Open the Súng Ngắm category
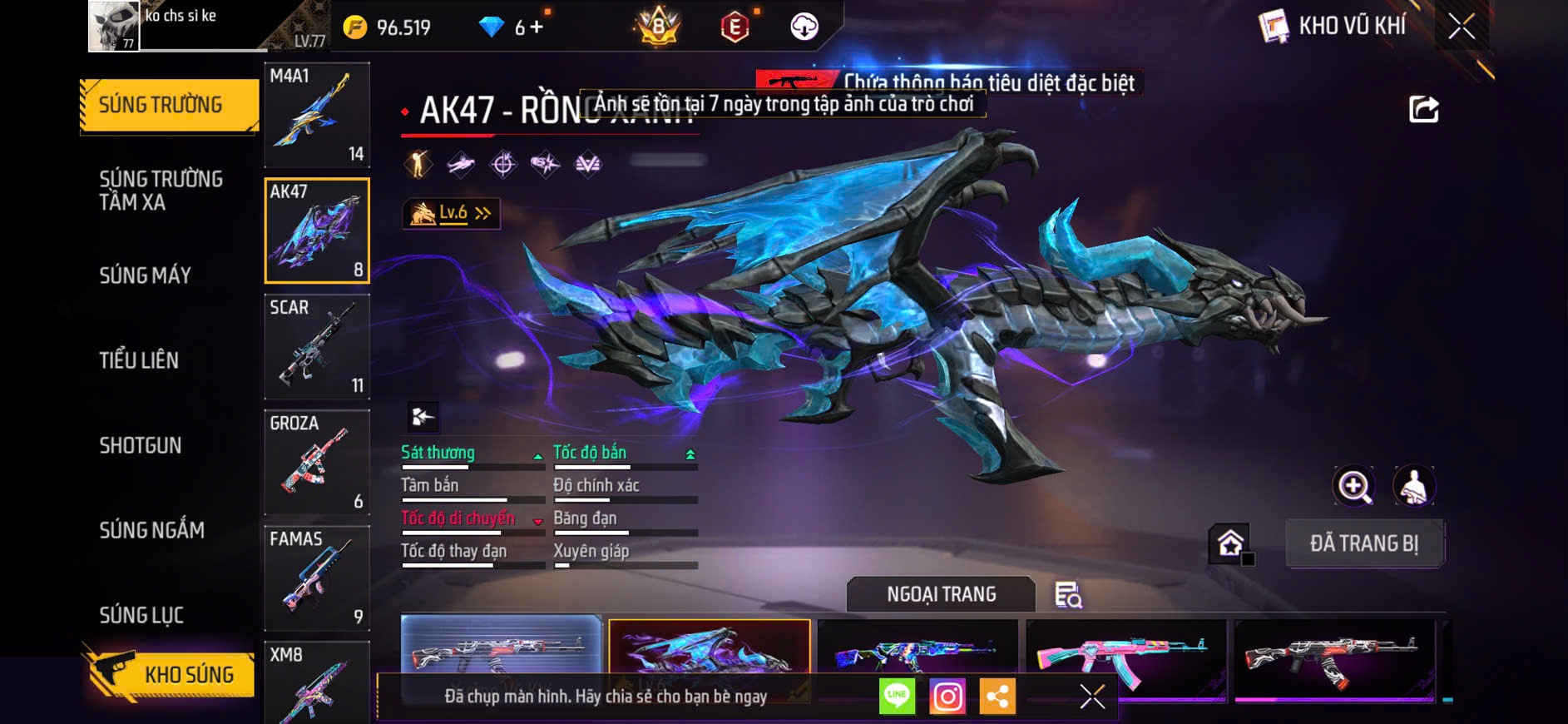This screenshot has height=724, width=1568. (151, 530)
